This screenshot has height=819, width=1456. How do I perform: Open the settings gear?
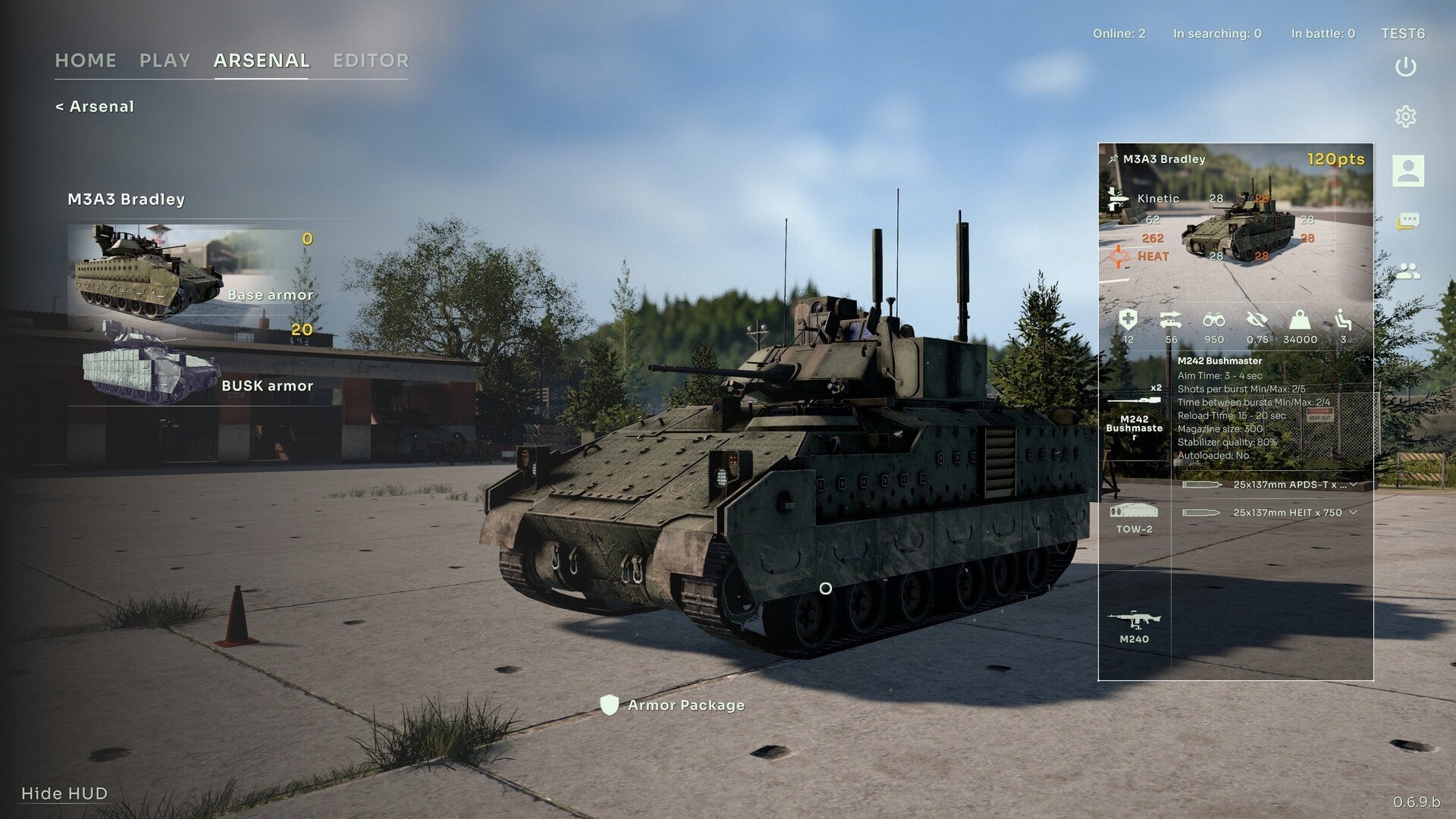(1406, 117)
